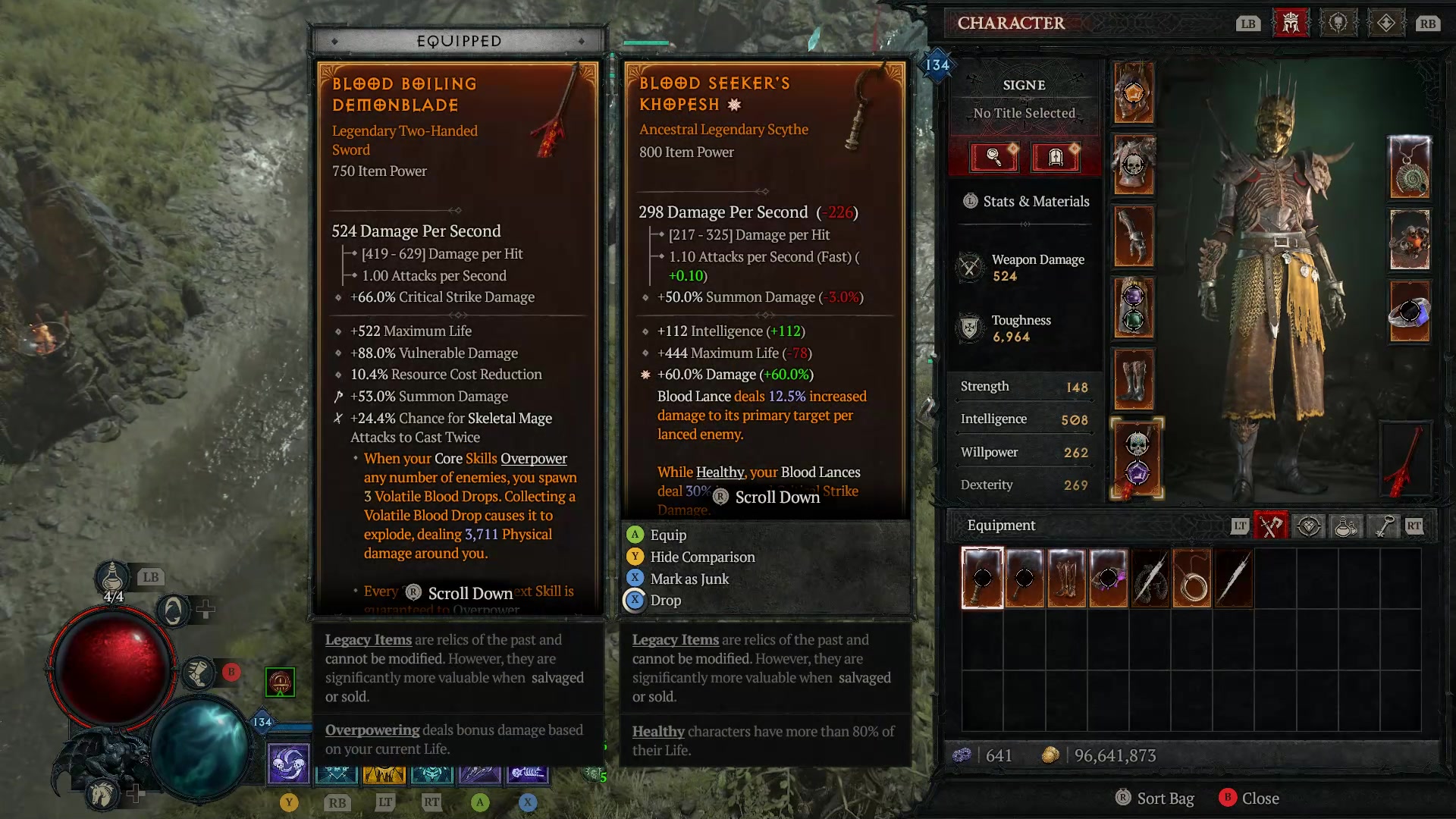This screenshot has height=819, width=1456.
Task: Switch to the diamond-icon menu tab
Action: (1388, 22)
